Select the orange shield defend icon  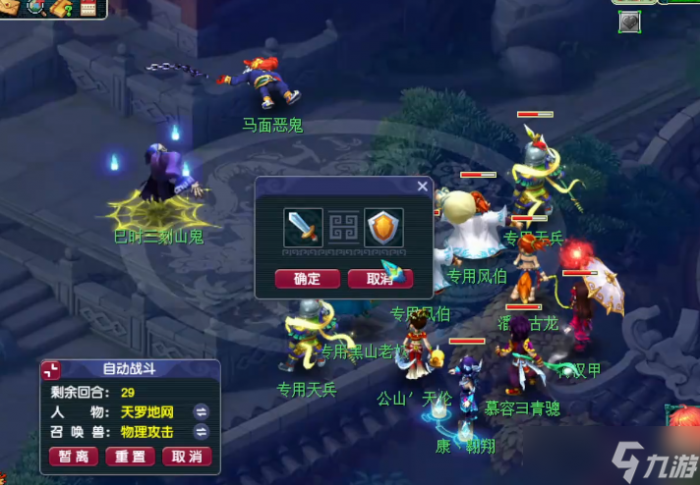pyautogui.click(x=383, y=227)
